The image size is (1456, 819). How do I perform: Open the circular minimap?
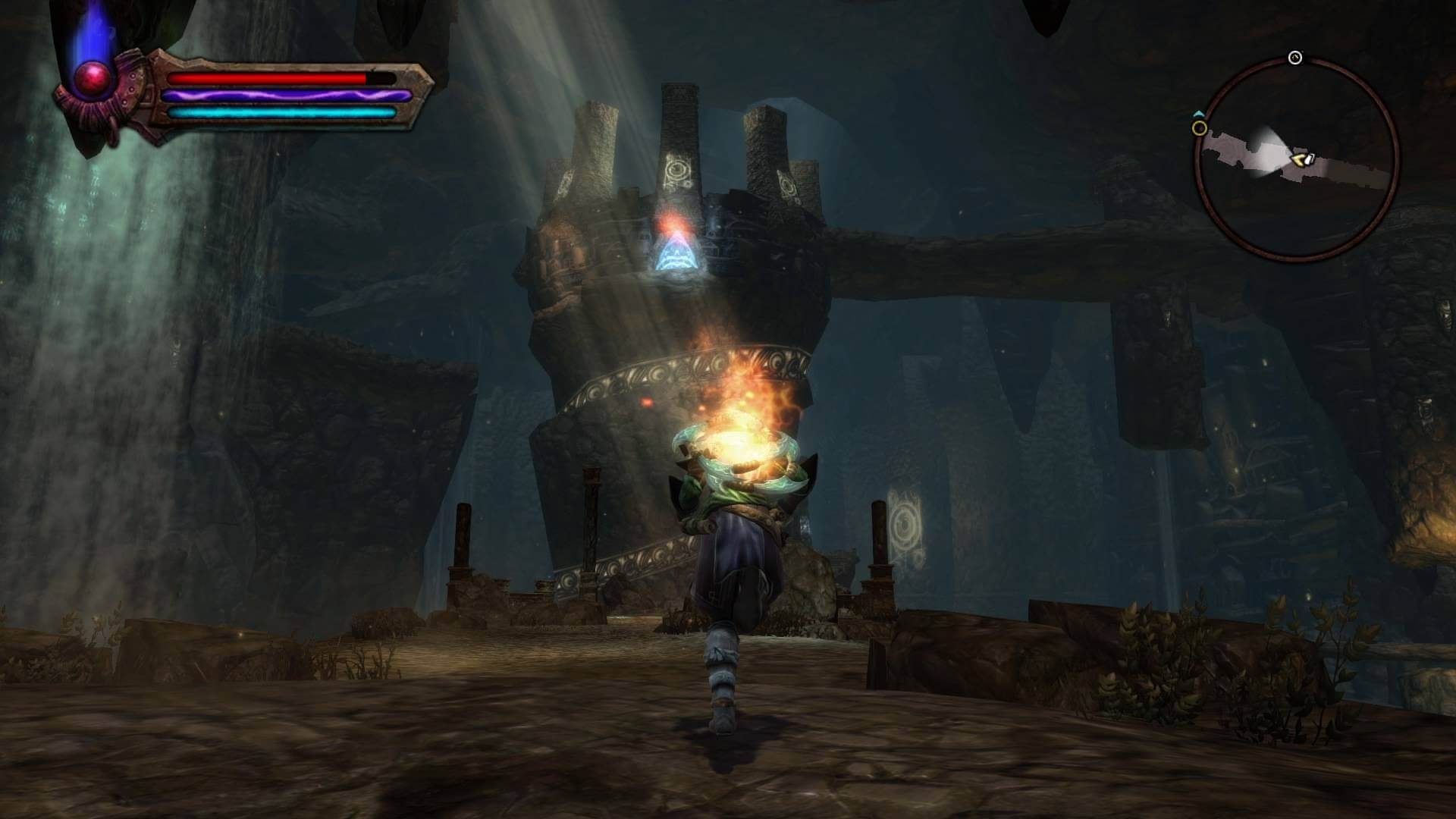pyautogui.click(x=1296, y=158)
